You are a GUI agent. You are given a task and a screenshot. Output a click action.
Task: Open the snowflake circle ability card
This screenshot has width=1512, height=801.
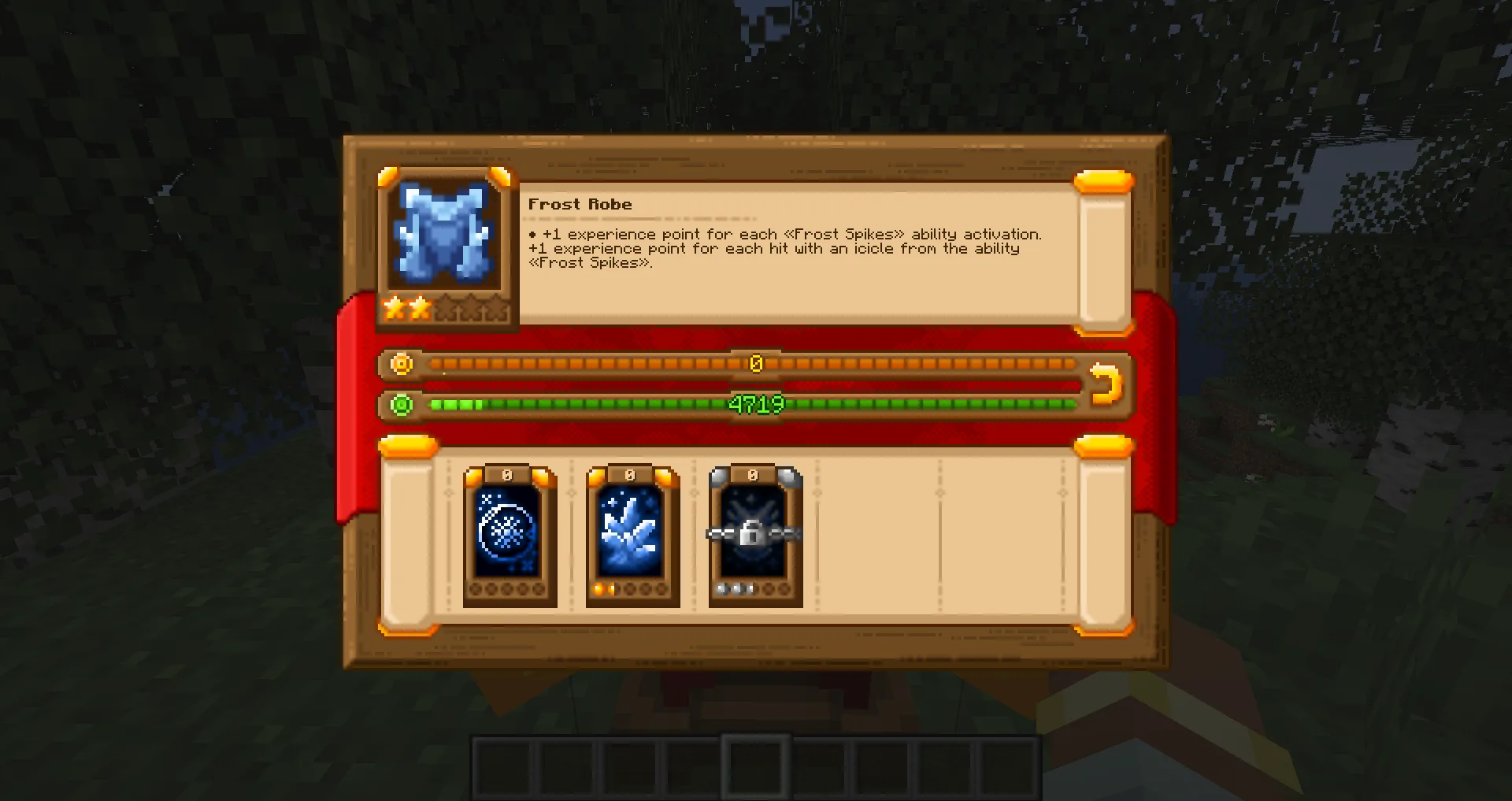[509, 528]
